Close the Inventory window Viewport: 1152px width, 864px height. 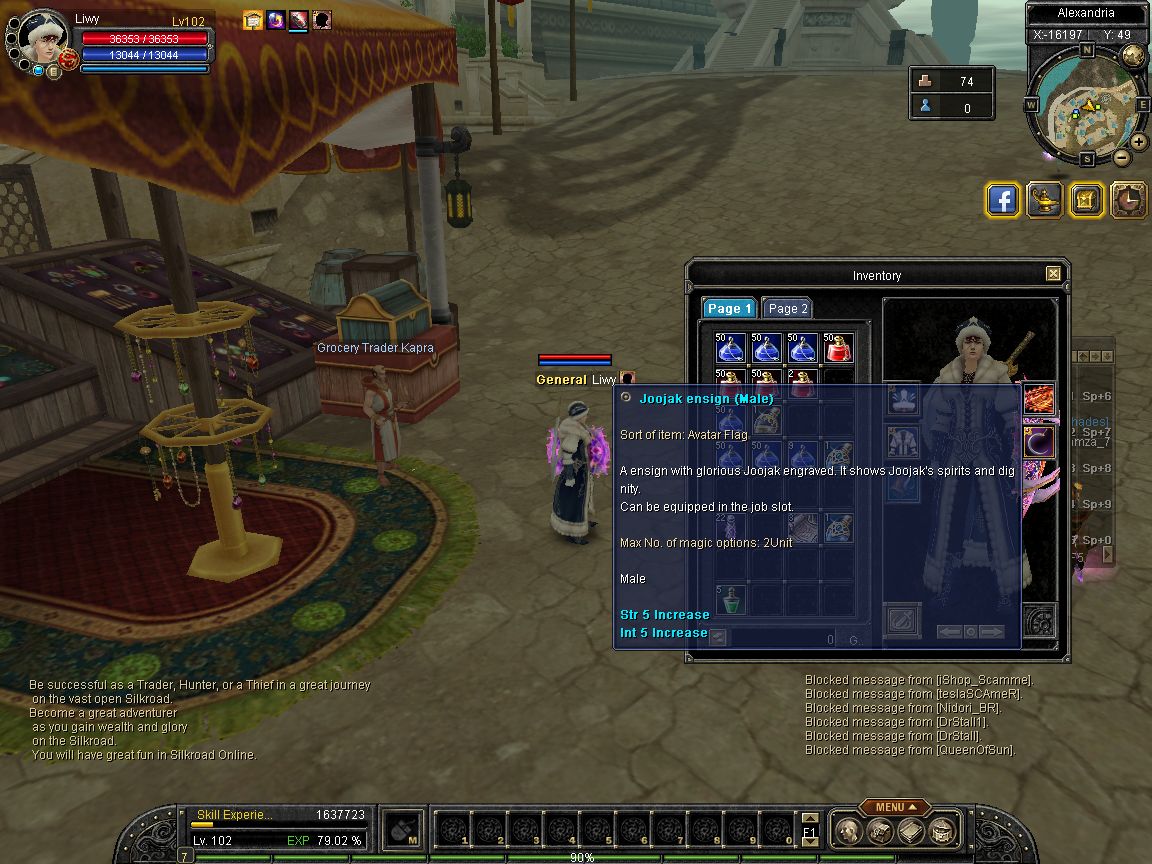[1053, 274]
